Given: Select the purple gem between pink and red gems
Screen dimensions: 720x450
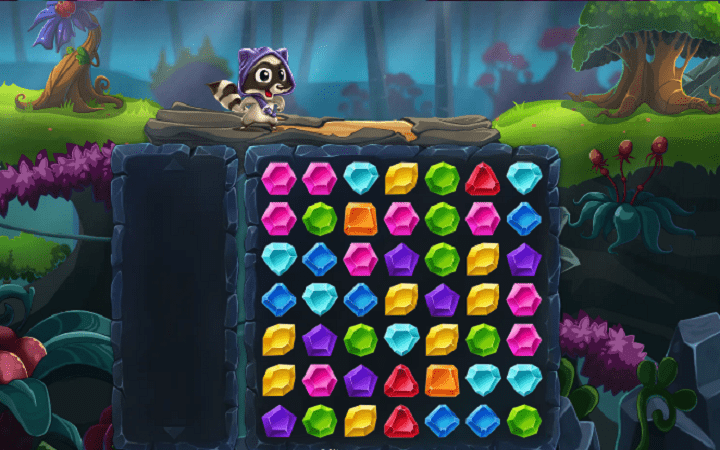Looking at the screenshot, I should coord(361,379).
